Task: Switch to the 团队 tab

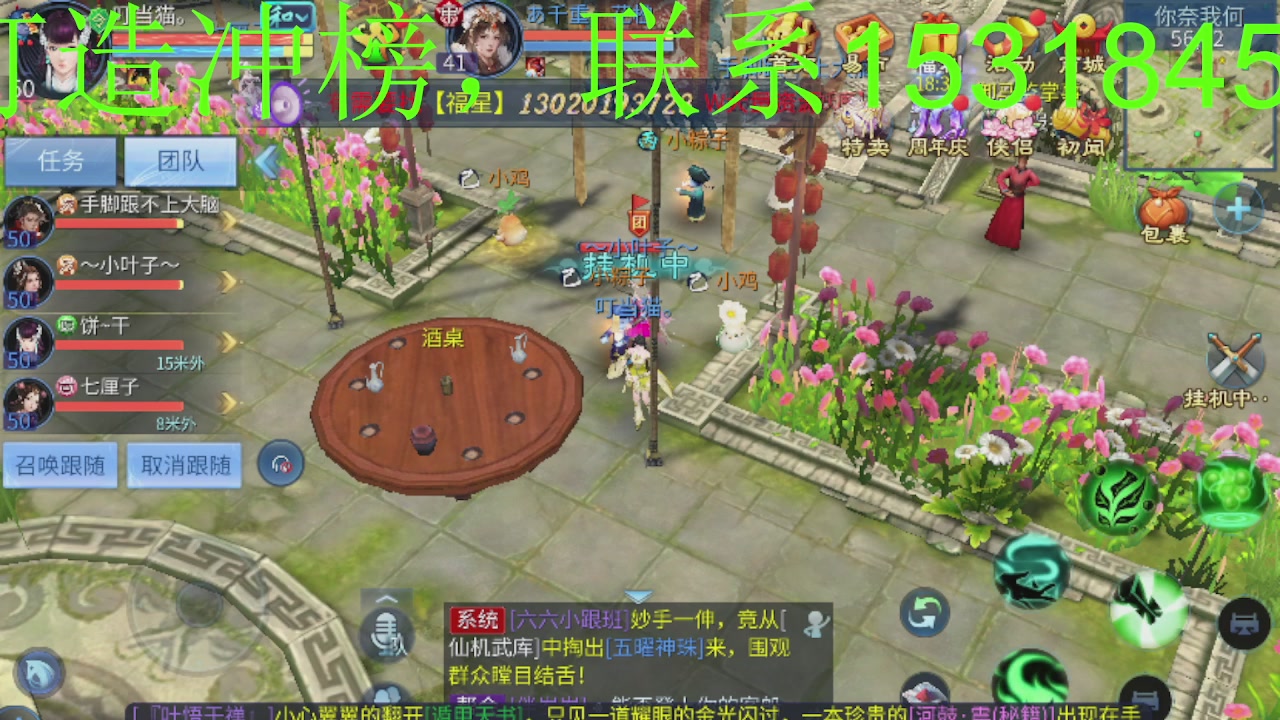Action: pos(181,161)
